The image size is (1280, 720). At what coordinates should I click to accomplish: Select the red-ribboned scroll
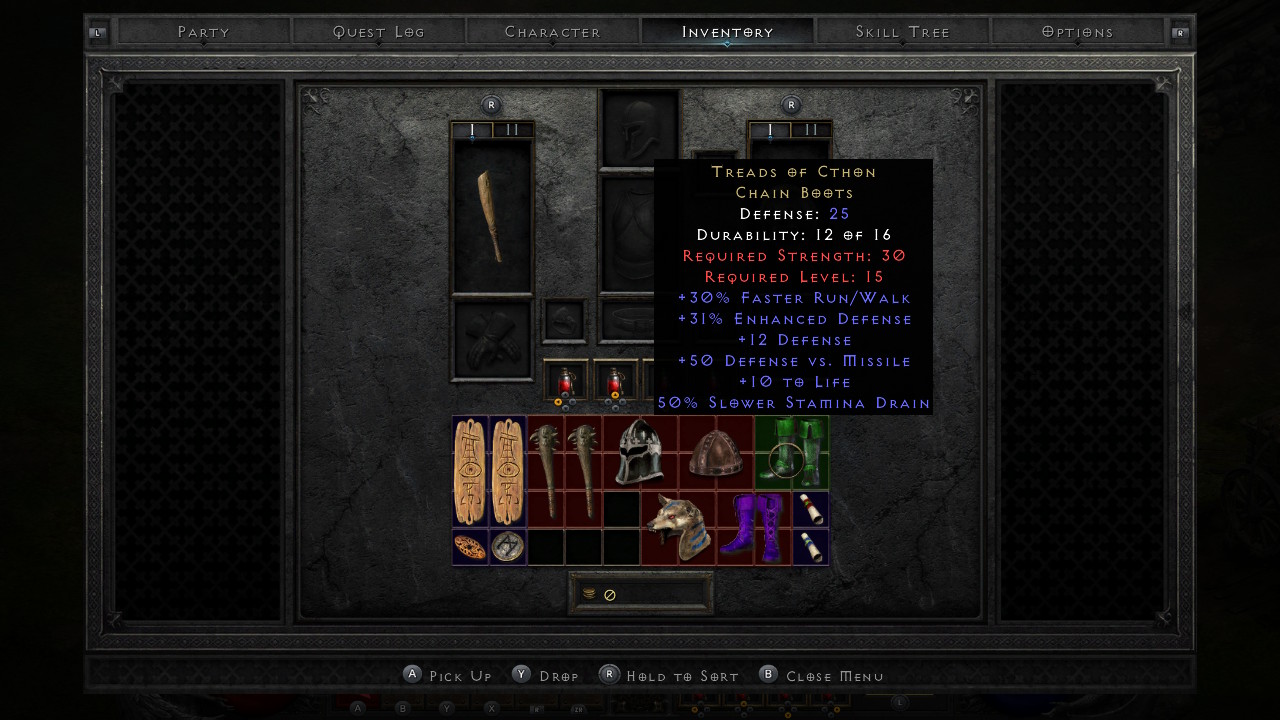810,509
